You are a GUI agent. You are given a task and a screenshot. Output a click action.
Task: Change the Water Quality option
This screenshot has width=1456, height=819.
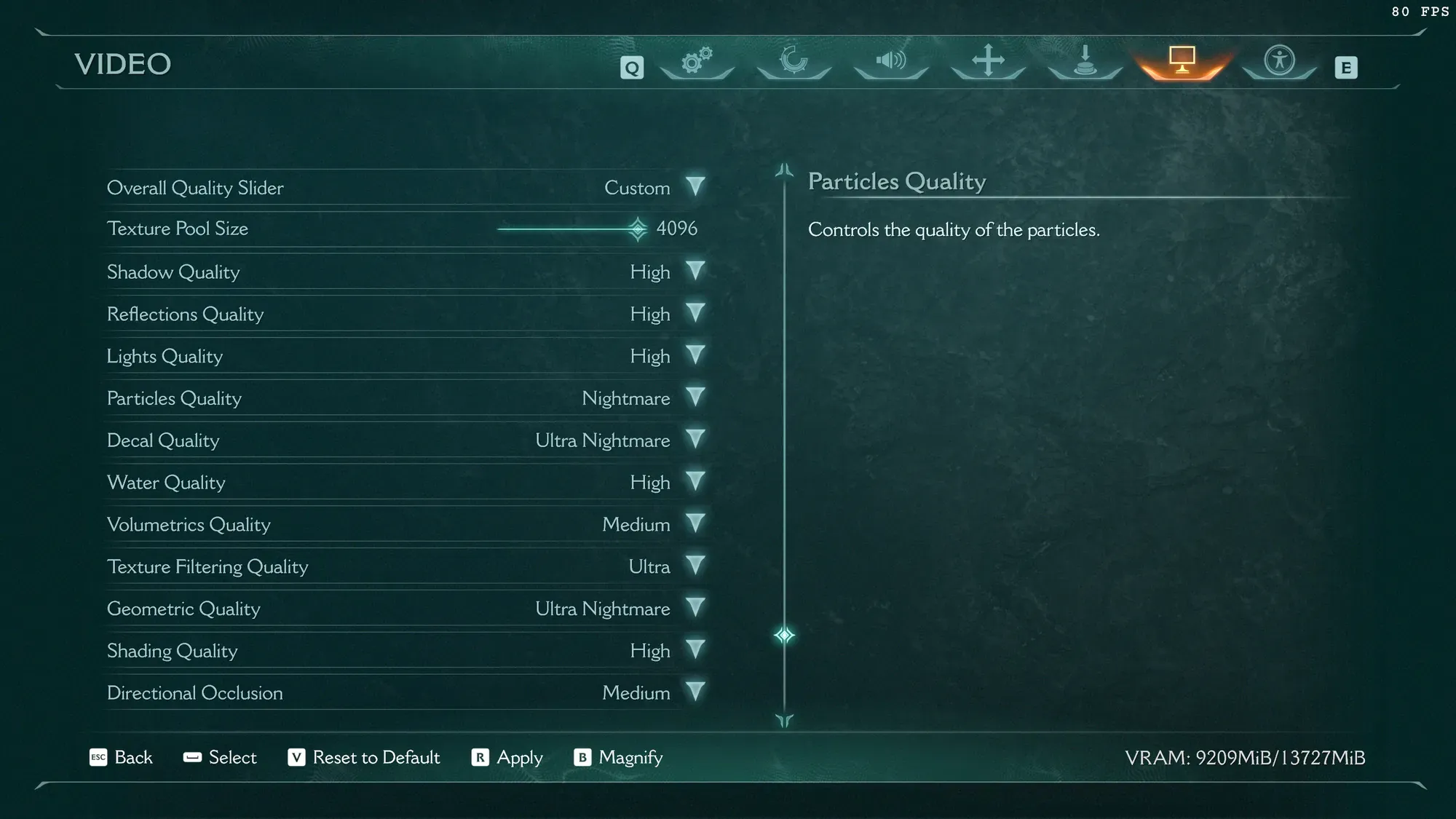pos(695,482)
